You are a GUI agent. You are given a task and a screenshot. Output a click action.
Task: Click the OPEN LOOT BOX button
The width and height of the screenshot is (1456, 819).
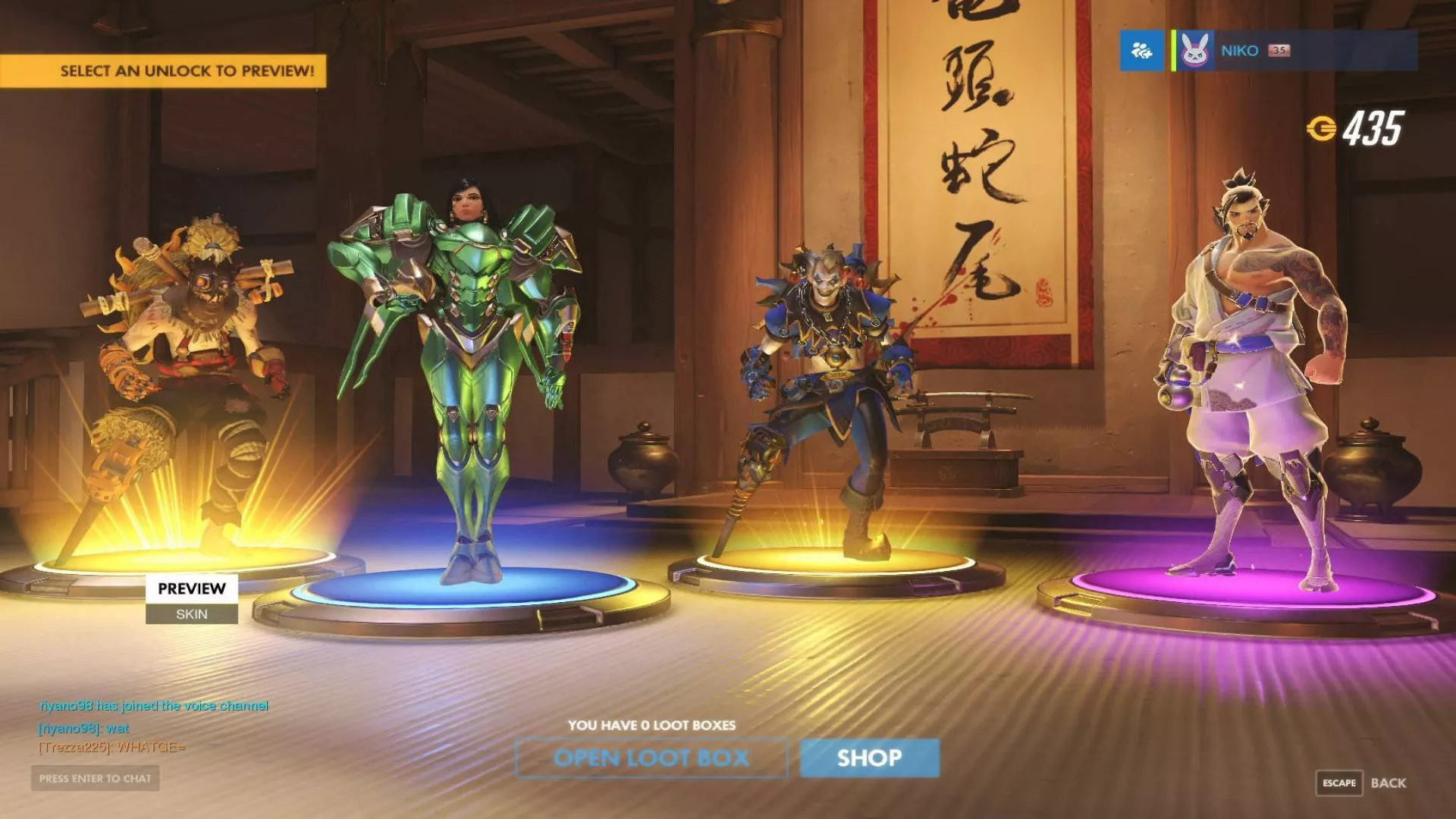pyautogui.click(x=652, y=758)
